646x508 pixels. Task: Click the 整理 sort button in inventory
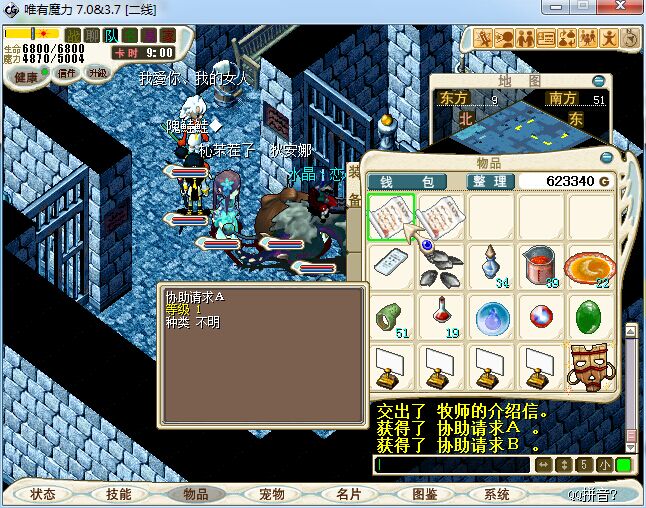click(x=490, y=181)
